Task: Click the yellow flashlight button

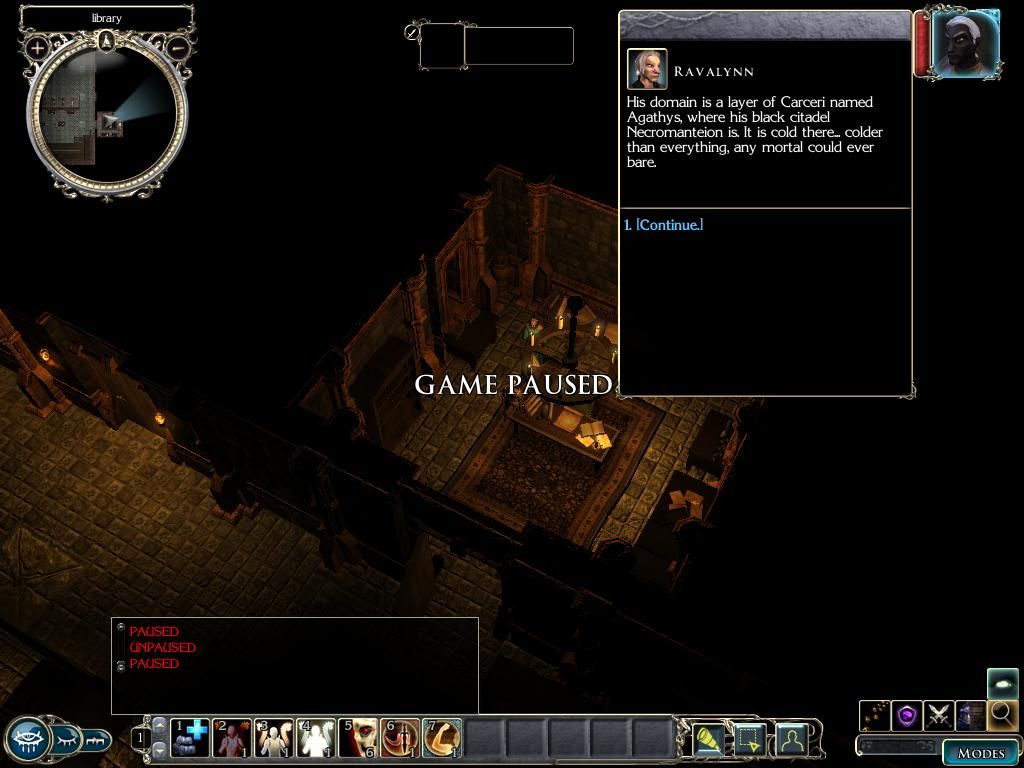Action: pyautogui.click(x=709, y=739)
